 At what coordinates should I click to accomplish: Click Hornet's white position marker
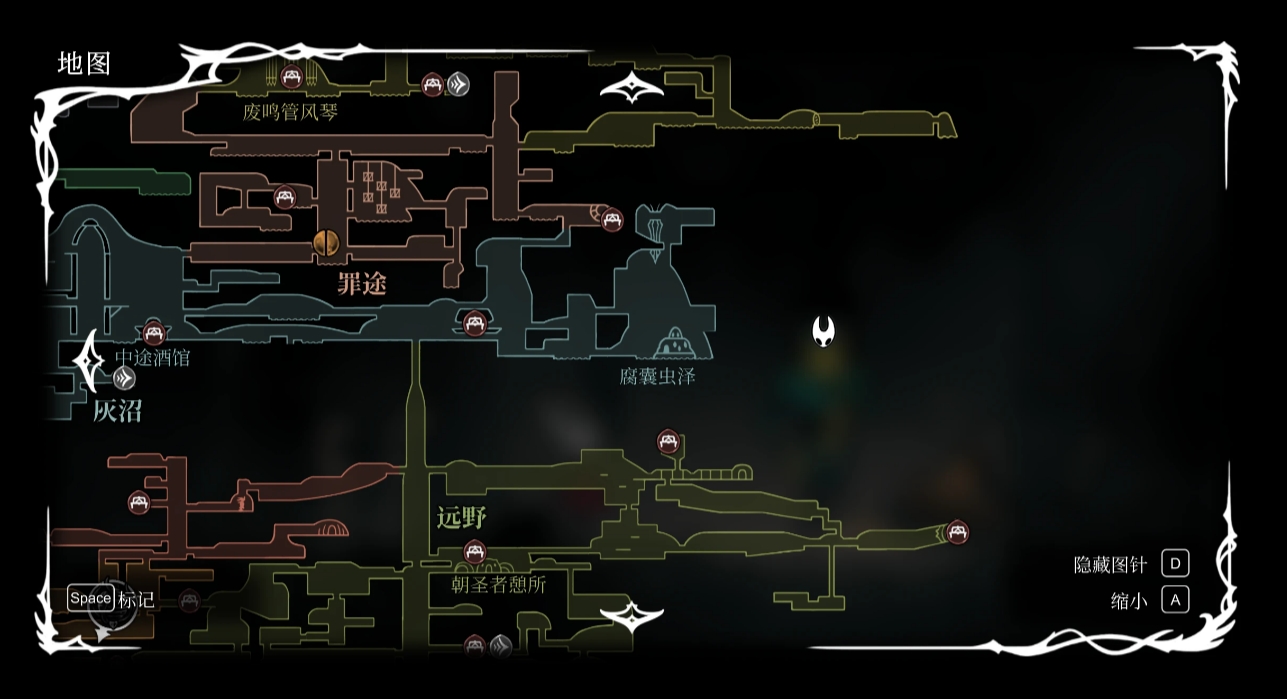click(x=823, y=331)
